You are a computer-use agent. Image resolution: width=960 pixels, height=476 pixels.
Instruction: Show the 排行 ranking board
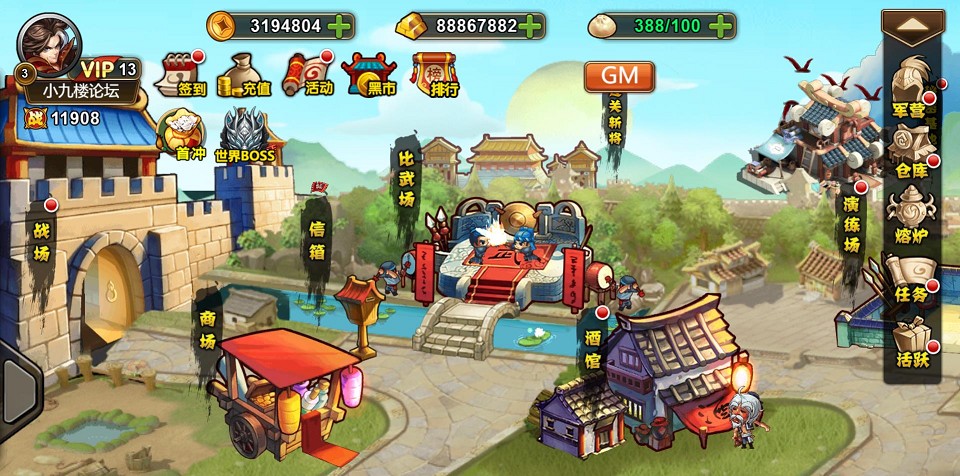pos(435,74)
